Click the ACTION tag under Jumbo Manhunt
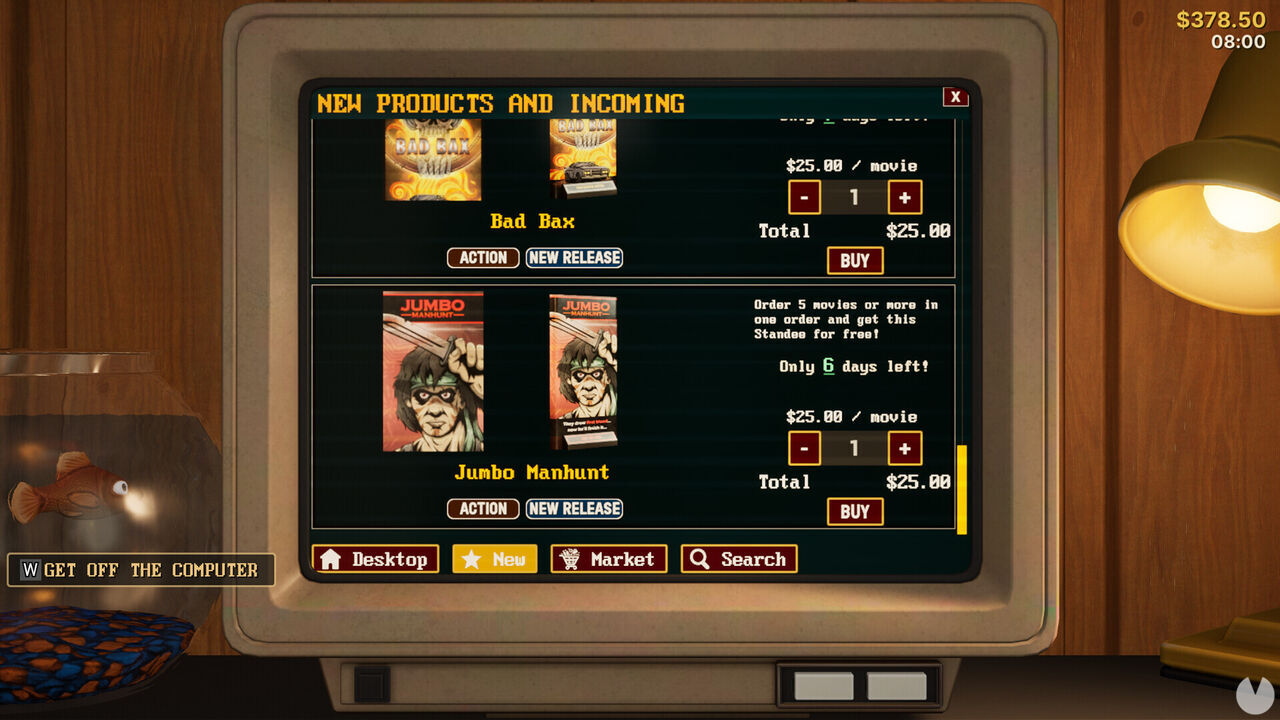The image size is (1280, 720). [x=483, y=508]
